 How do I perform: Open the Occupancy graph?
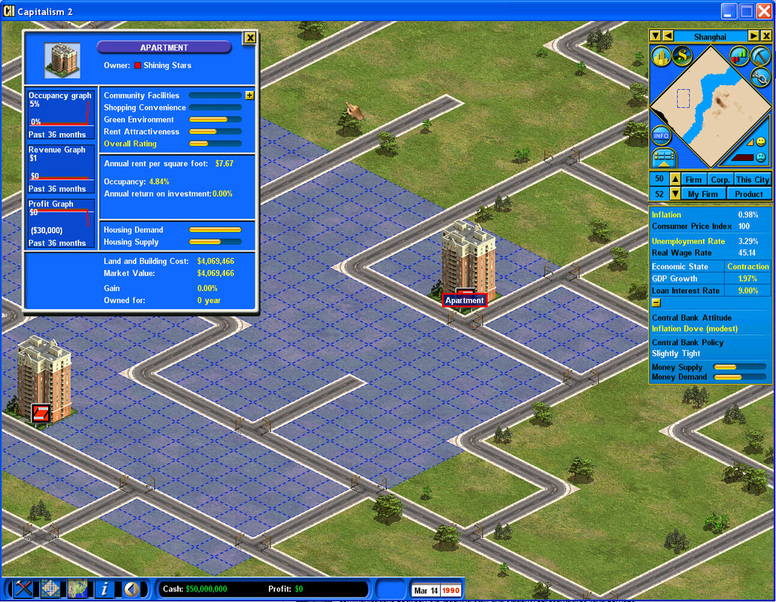[x=61, y=112]
